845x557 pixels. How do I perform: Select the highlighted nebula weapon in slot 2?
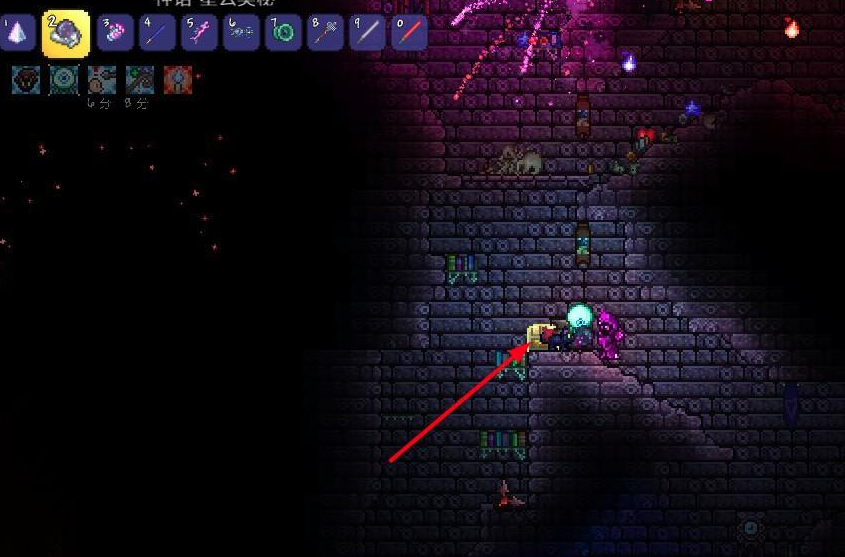tap(66, 33)
